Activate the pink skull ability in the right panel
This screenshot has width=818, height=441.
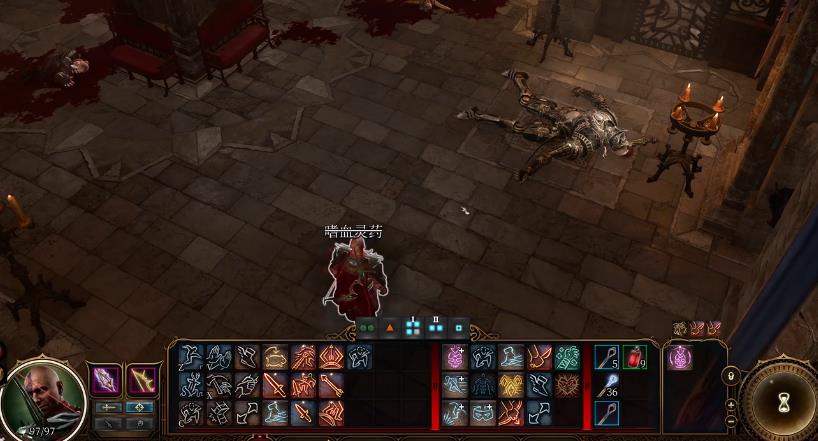tap(680, 356)
